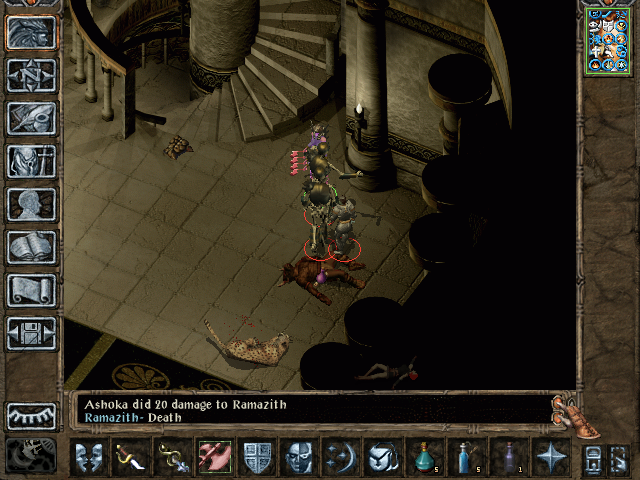Activate the crescent moons ability button

pyautogui.click(x=341, y=457)
